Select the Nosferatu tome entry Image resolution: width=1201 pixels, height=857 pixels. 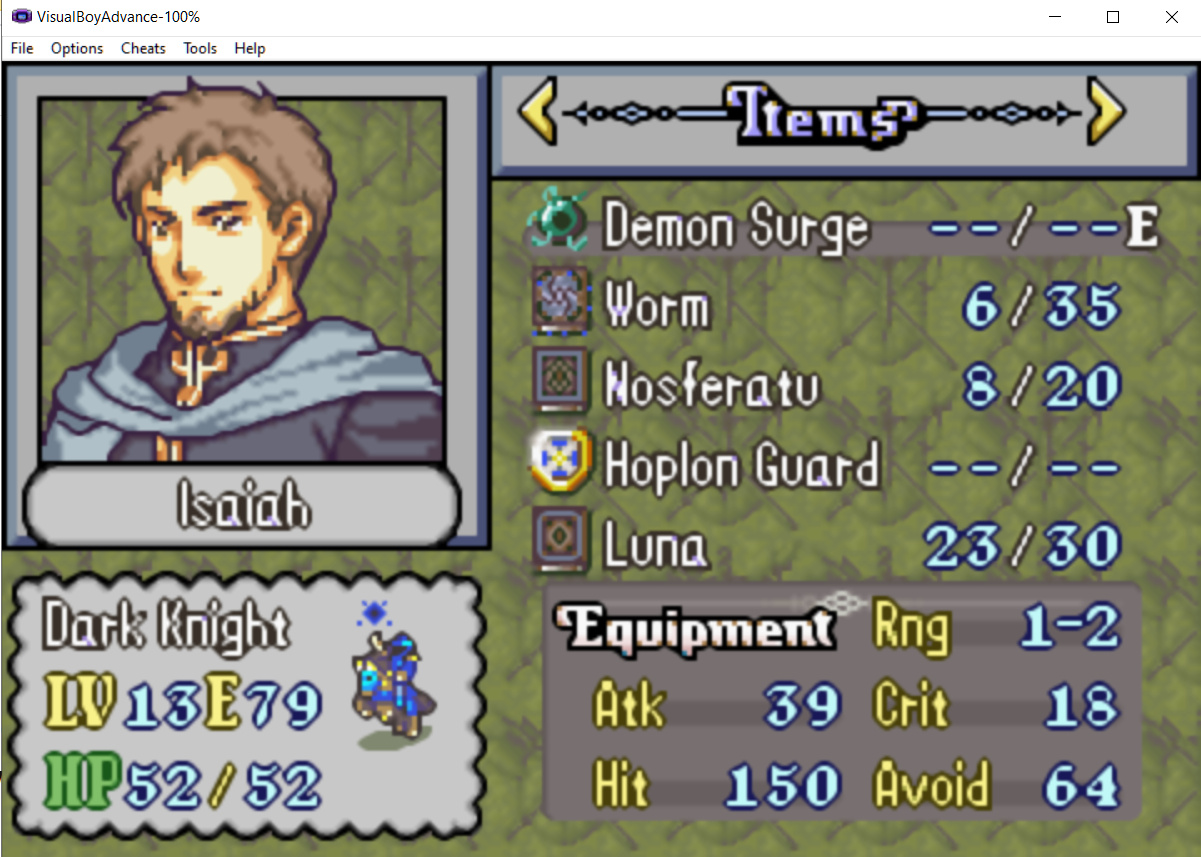(710, 387)
